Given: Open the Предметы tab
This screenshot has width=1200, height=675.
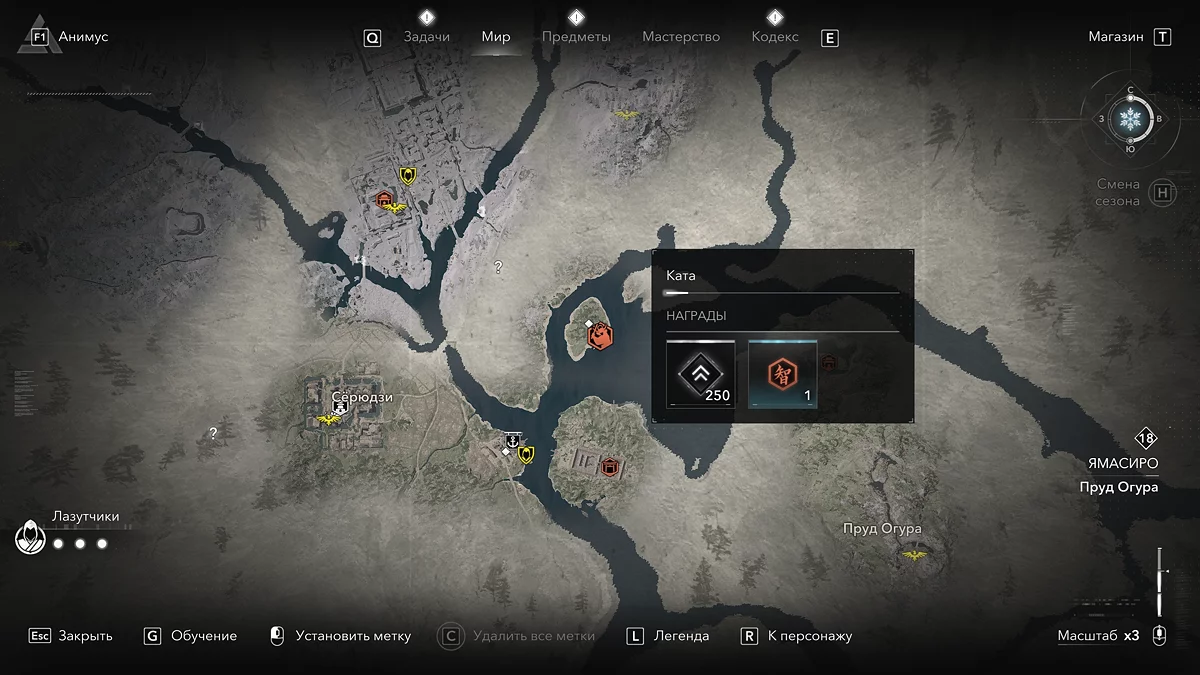Looking at the screenshot, I should tap(576, 37).
